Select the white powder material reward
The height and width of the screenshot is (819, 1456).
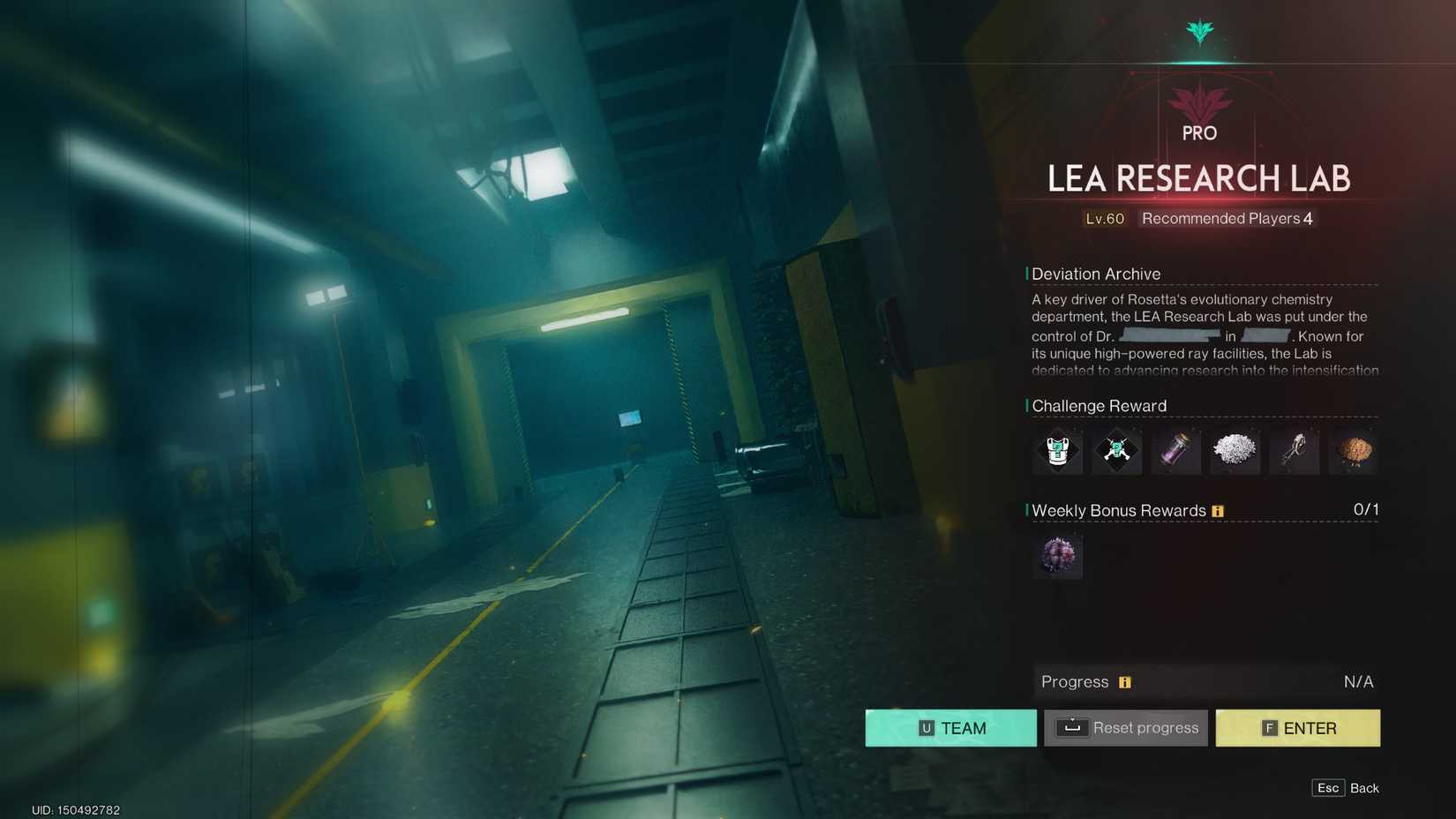pyautogui.click(x=1235, y=451)
